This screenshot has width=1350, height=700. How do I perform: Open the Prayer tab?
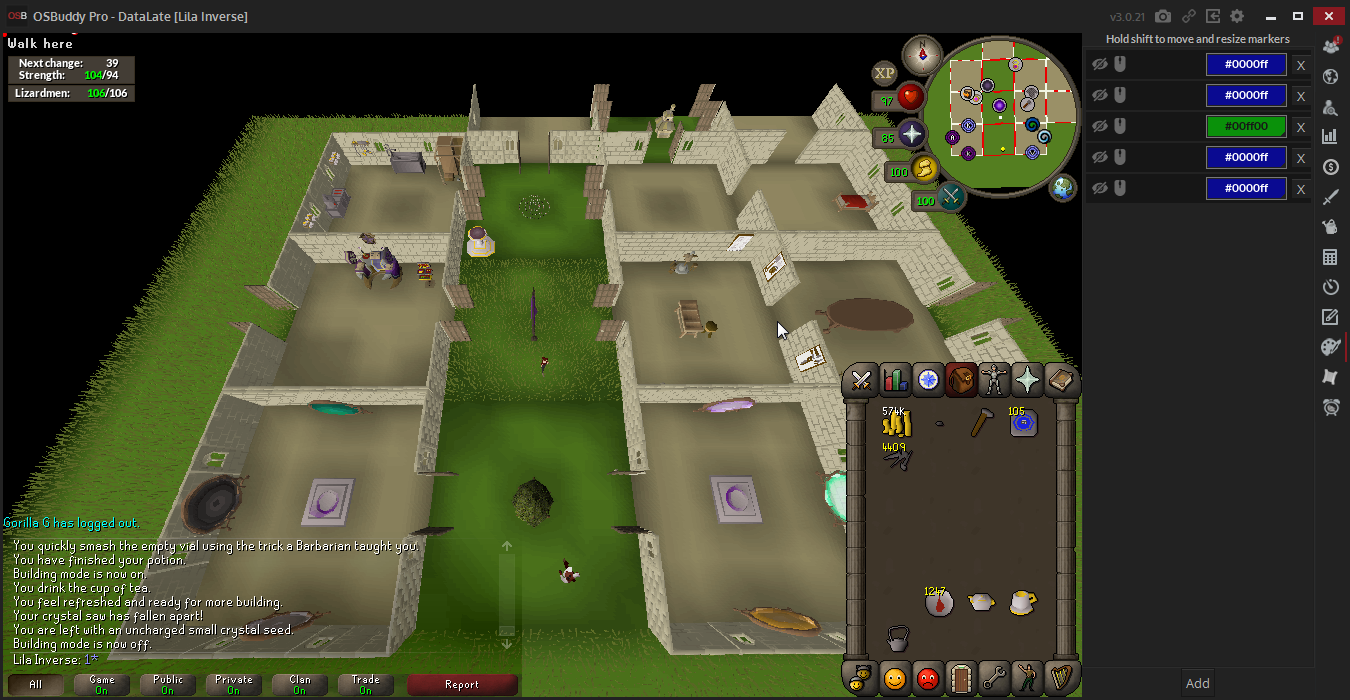click(1027, 381)
